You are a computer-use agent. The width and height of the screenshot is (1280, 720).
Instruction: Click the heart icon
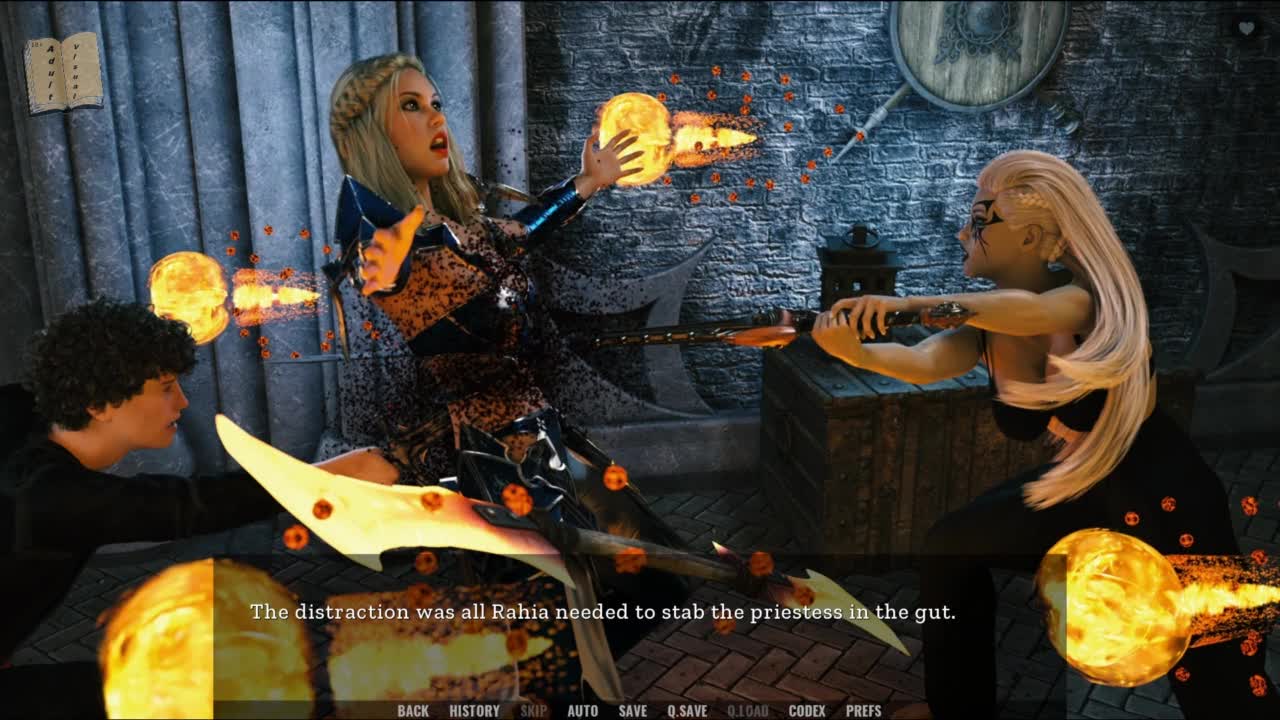tap(1246, 28)
